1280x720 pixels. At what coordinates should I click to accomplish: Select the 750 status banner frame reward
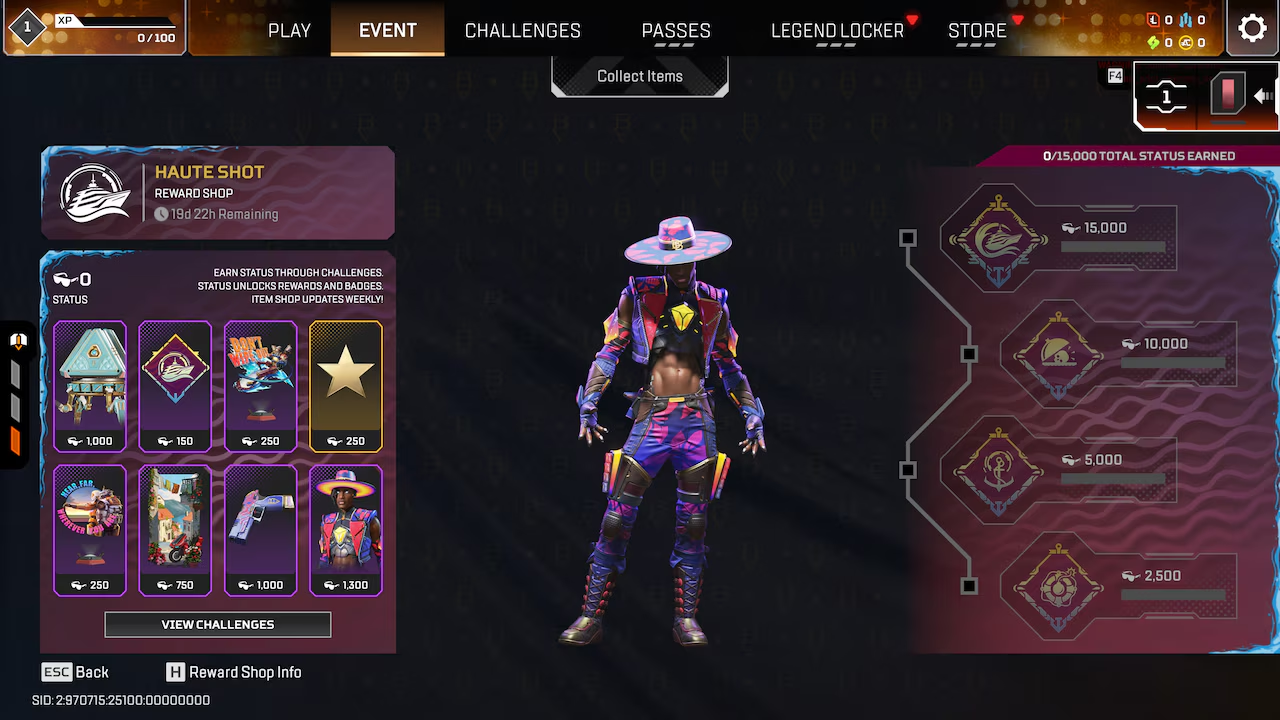pyautogui.click(x=175, y=530)
